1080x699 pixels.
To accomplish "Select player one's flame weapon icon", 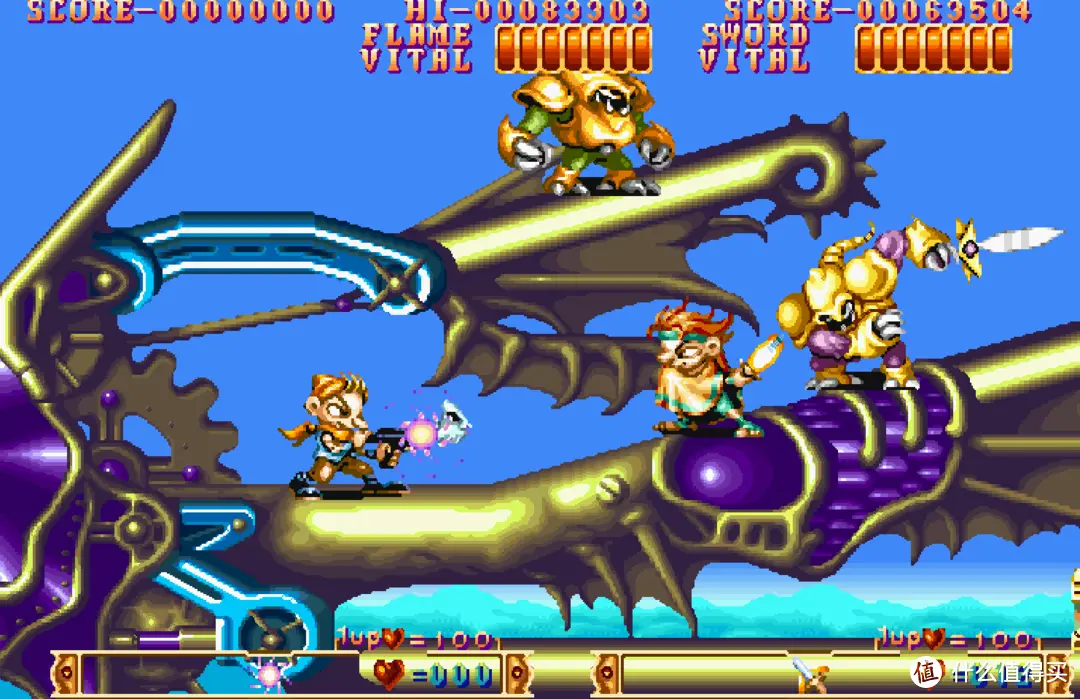I will tap(269, 674).
